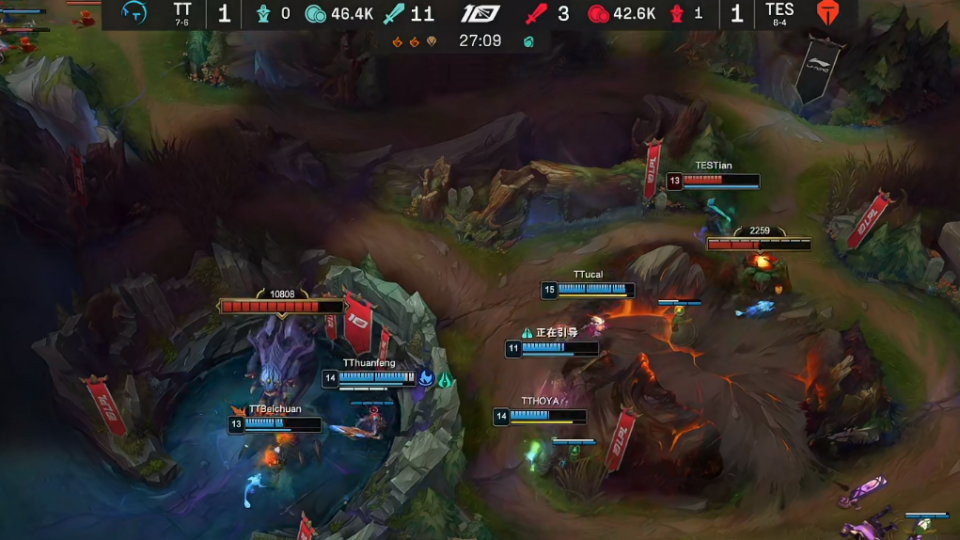Viewport: 960px width, 540px height.
Task: Click the TT team logo on the scoreboard
Action: coord(134,13)
